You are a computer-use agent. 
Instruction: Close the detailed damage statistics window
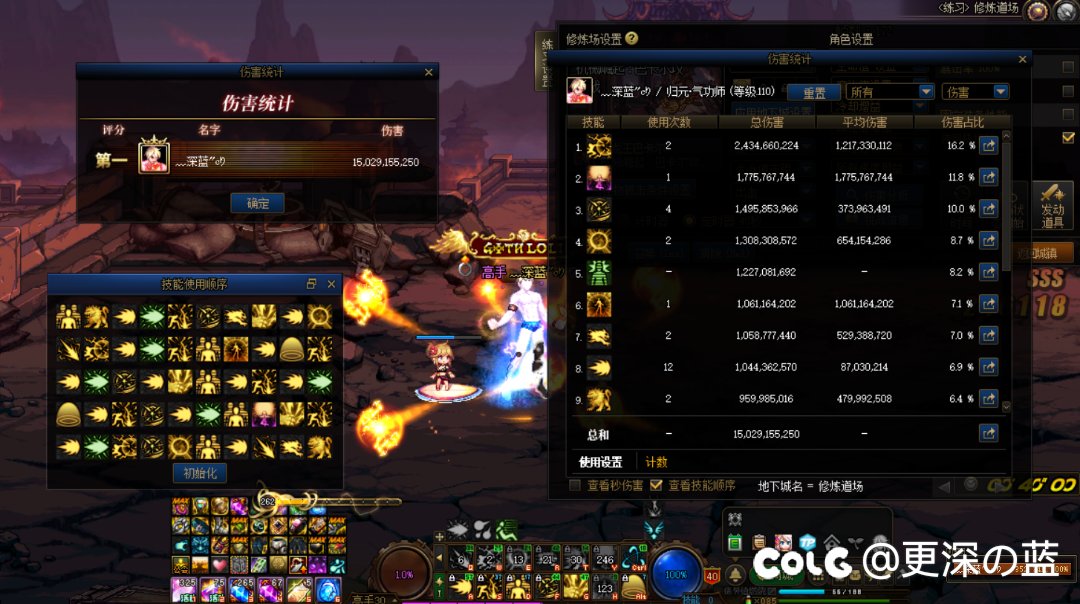coord(1022,59)
